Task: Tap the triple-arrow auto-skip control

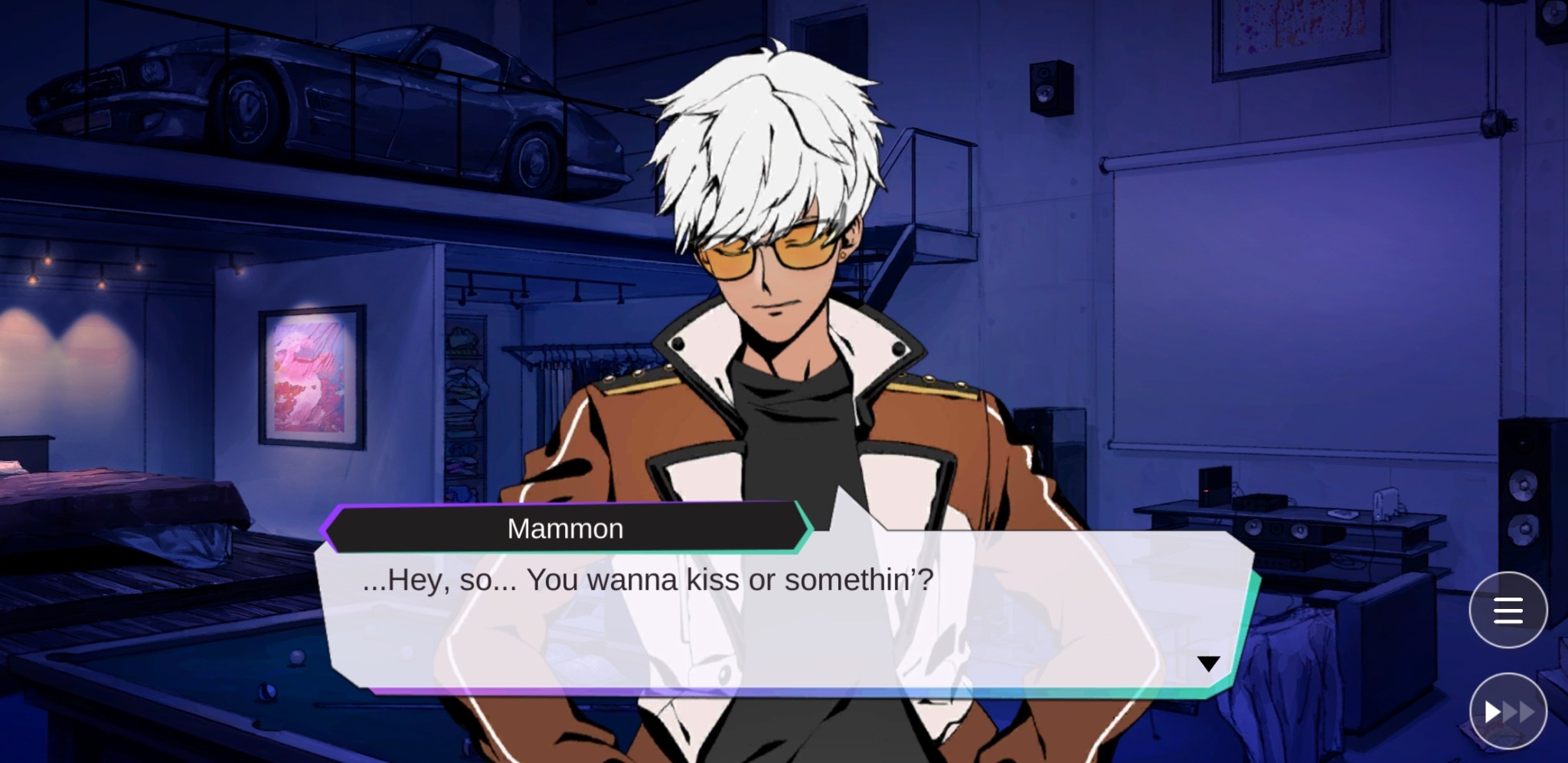Action: click(x=1508, y=711)
